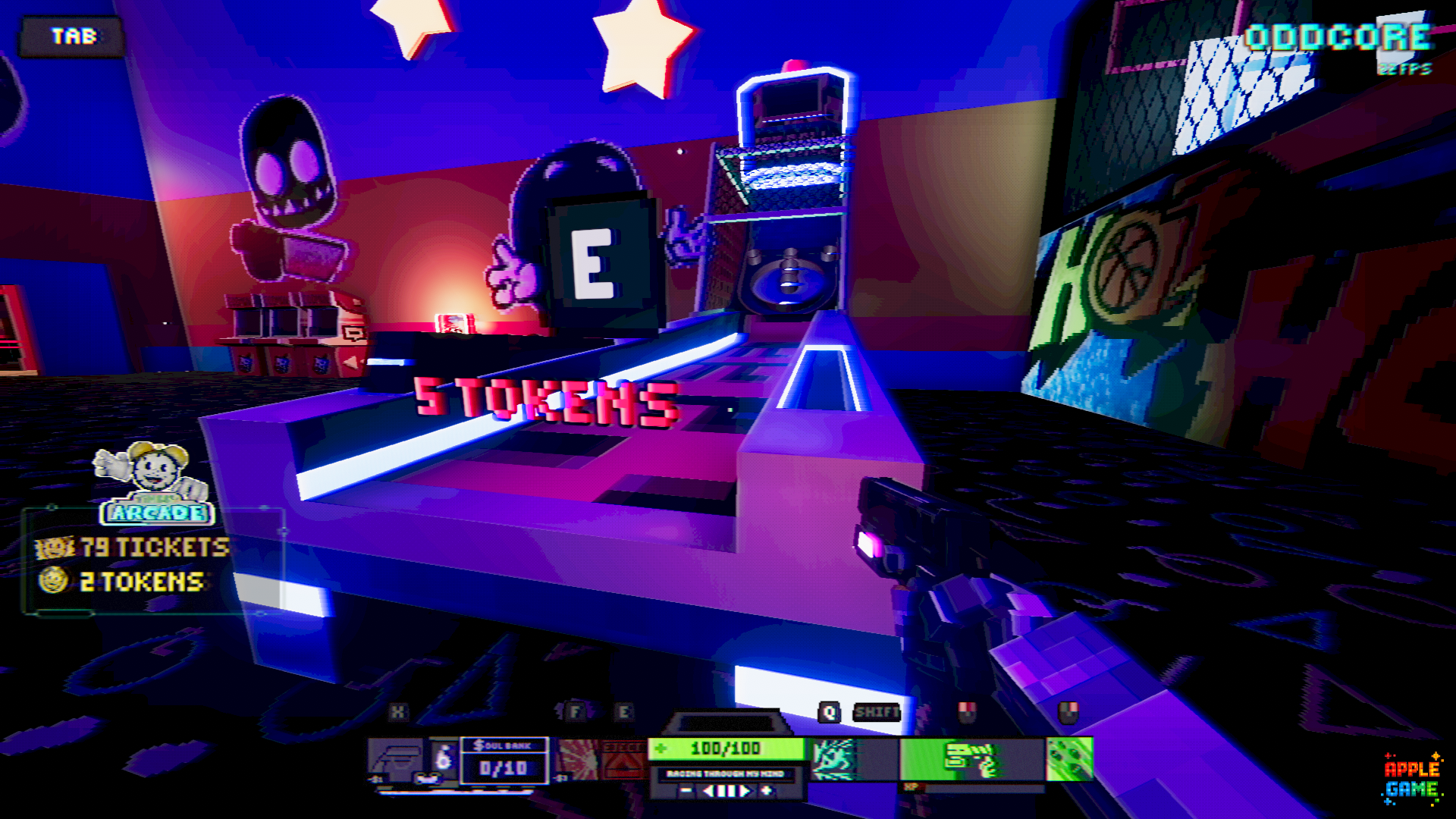Select the grenade item slot
The height and width of the screenshot is (819, 1456).
click(444, 758)
